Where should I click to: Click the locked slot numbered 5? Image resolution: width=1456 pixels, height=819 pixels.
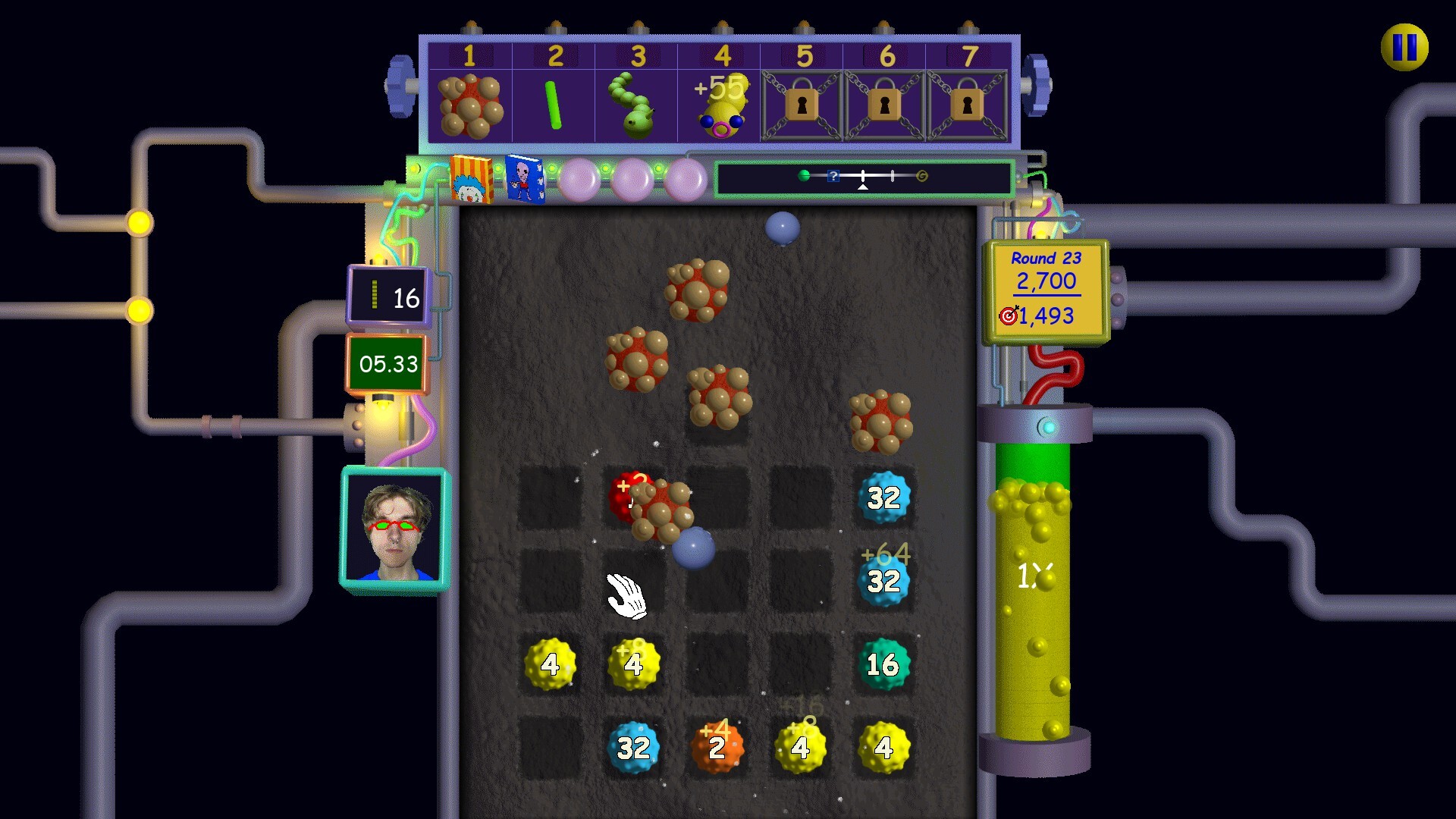(802, 106)
